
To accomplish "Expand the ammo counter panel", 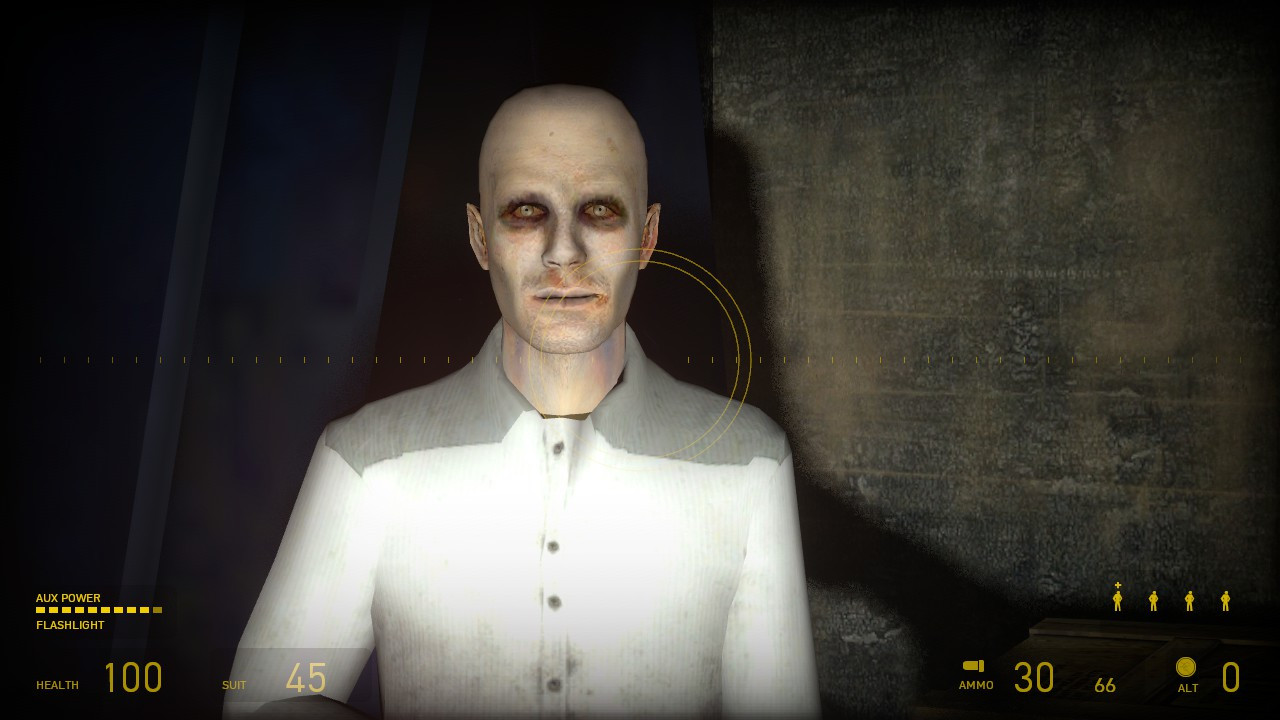I will [x=1035, y=676].
